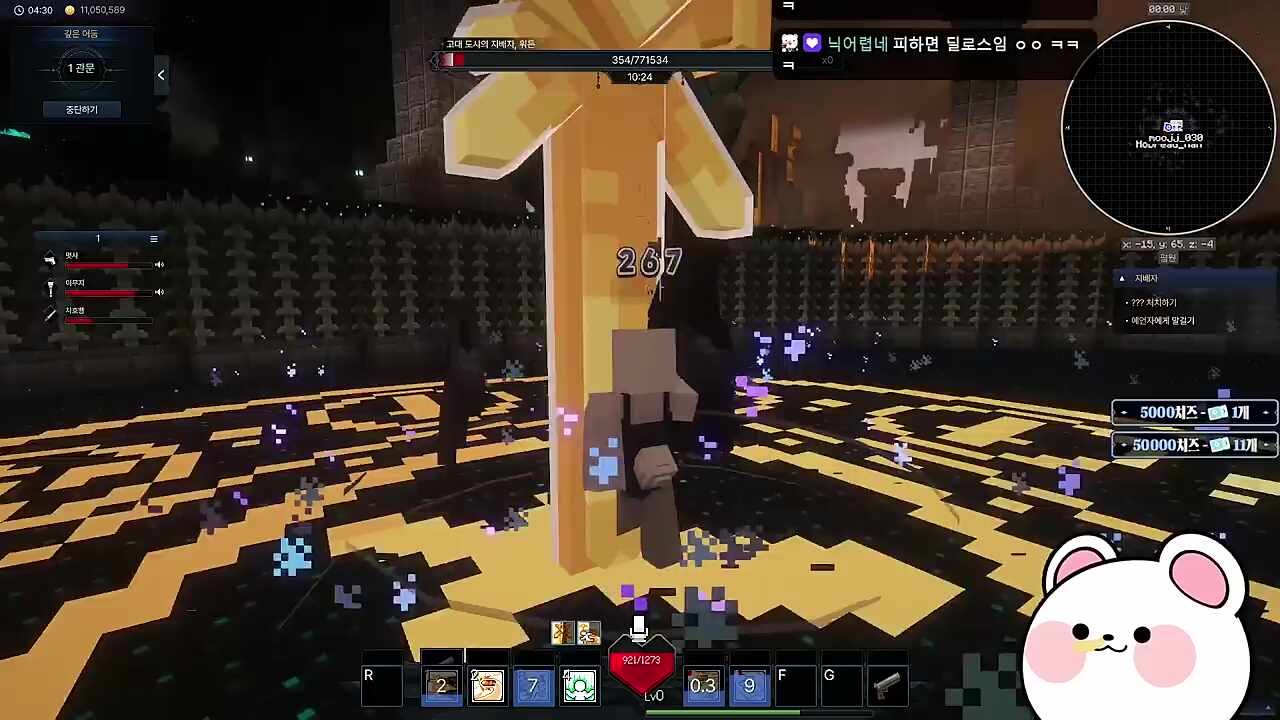The image size is (1280, 720).
Task: Collapse the 지배자 quest list triangle
Action: pos(1122,278)
